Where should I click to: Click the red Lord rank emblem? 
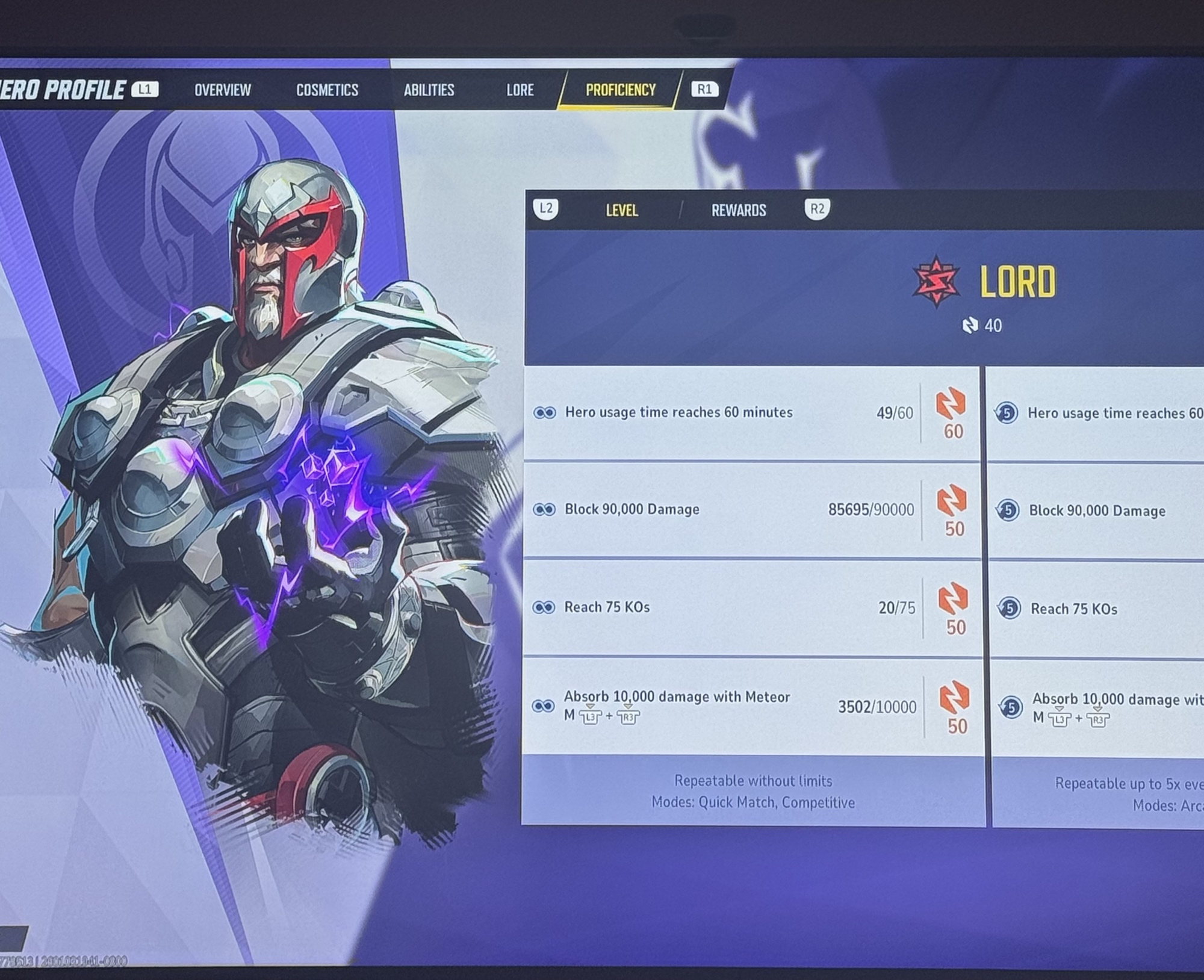coord(936,282)
